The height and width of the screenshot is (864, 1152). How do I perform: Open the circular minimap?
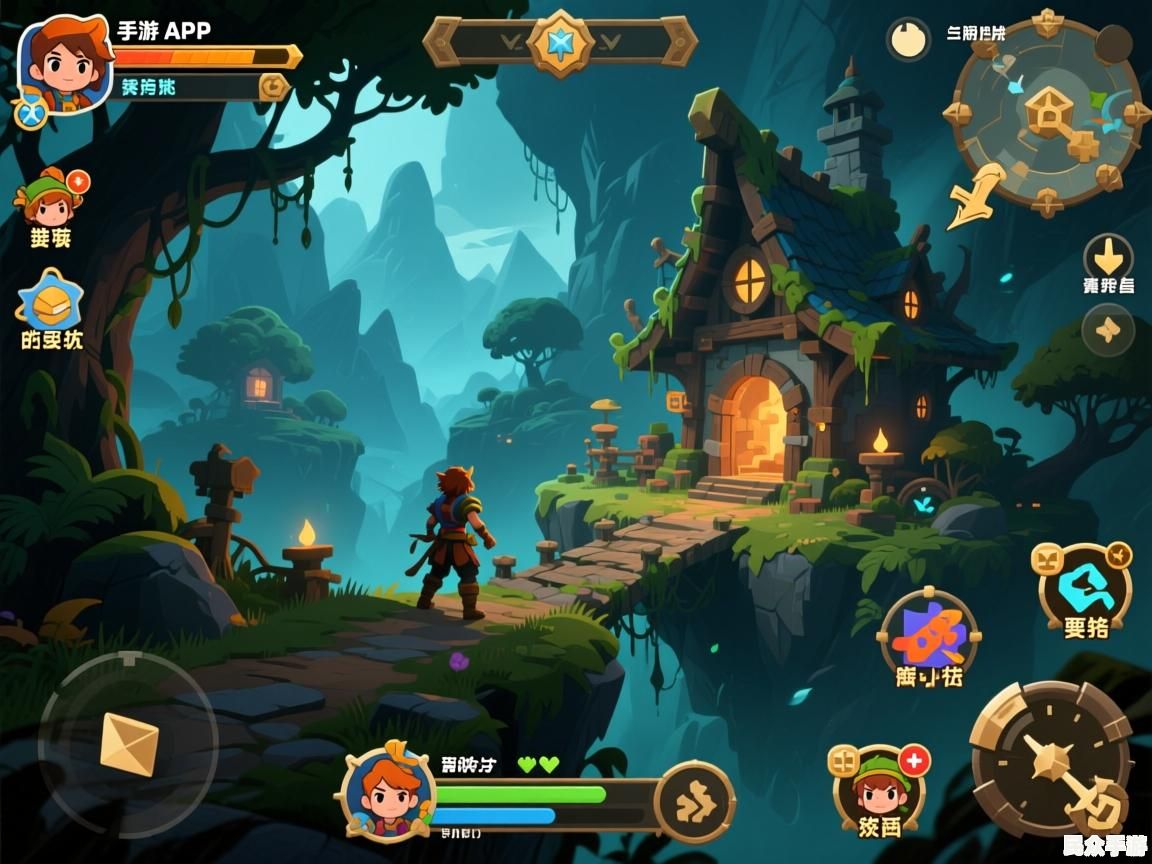[1047, 110]
